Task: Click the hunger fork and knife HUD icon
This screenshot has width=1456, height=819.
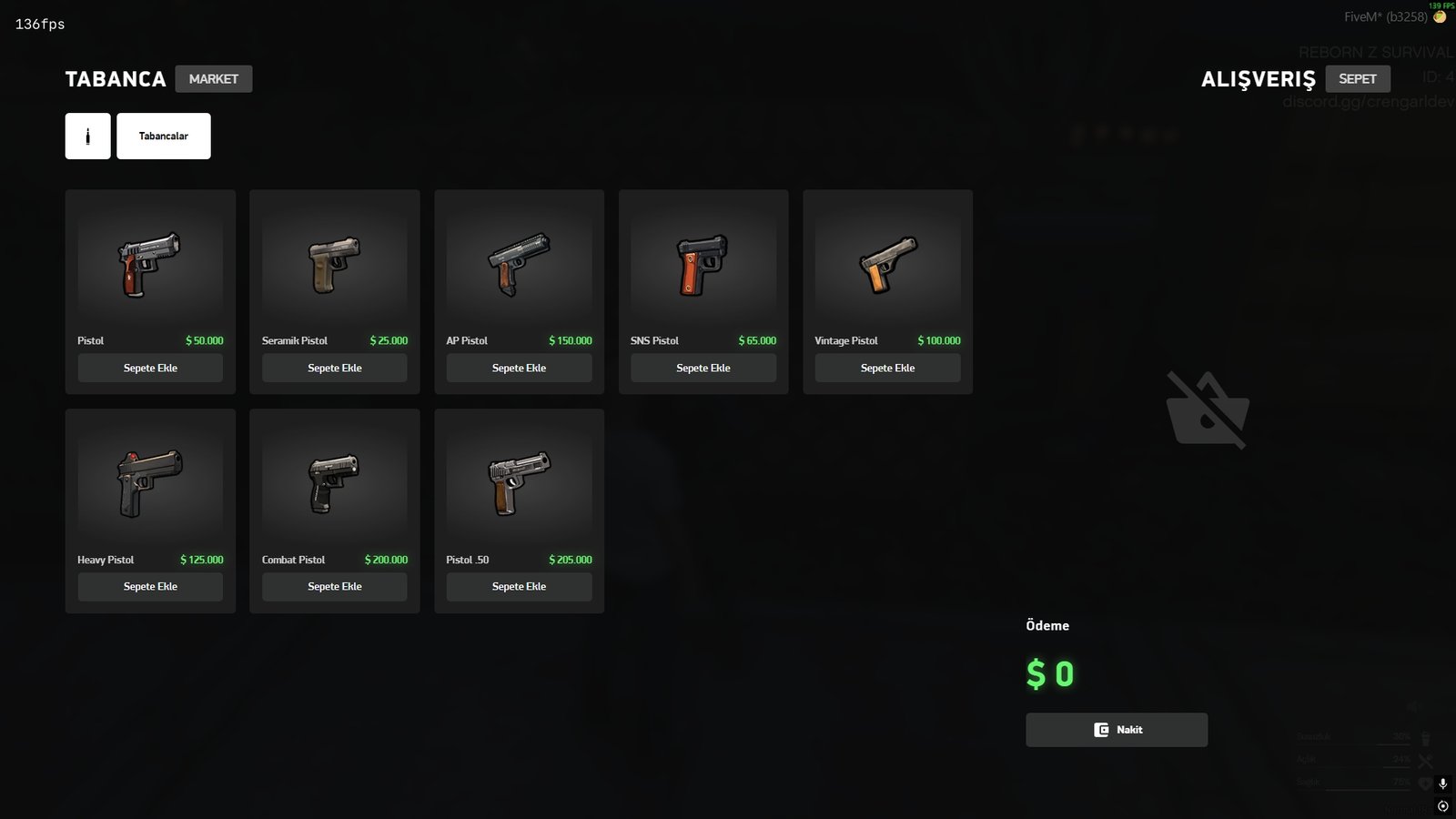Action: point(1425,760)
